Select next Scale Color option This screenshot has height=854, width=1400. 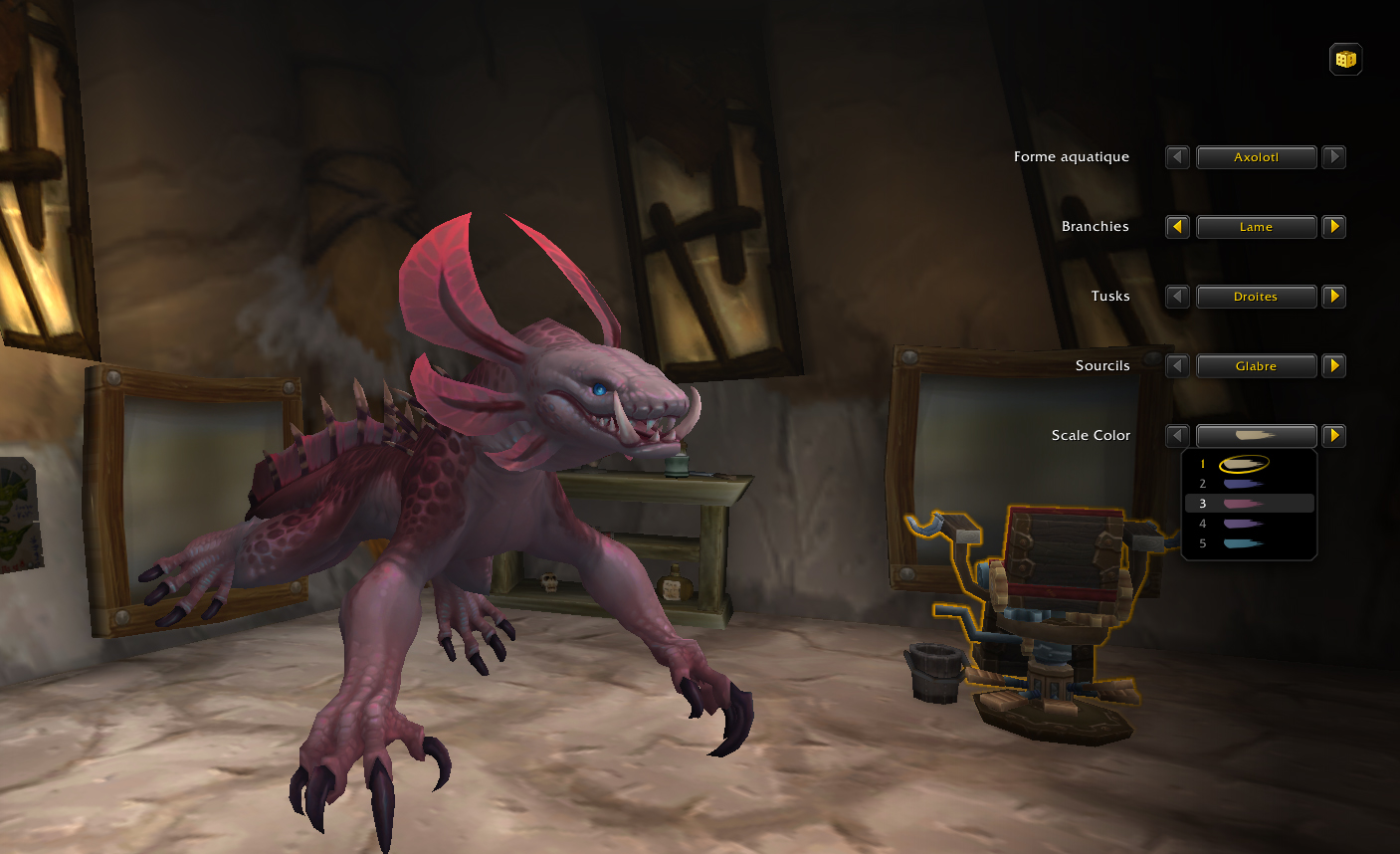coord(1334,436)
